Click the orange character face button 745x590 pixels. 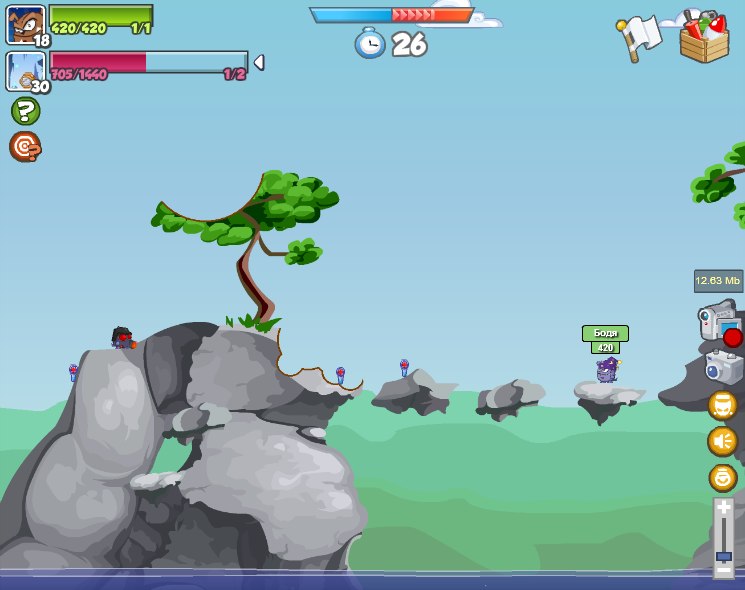click(722, 405)
